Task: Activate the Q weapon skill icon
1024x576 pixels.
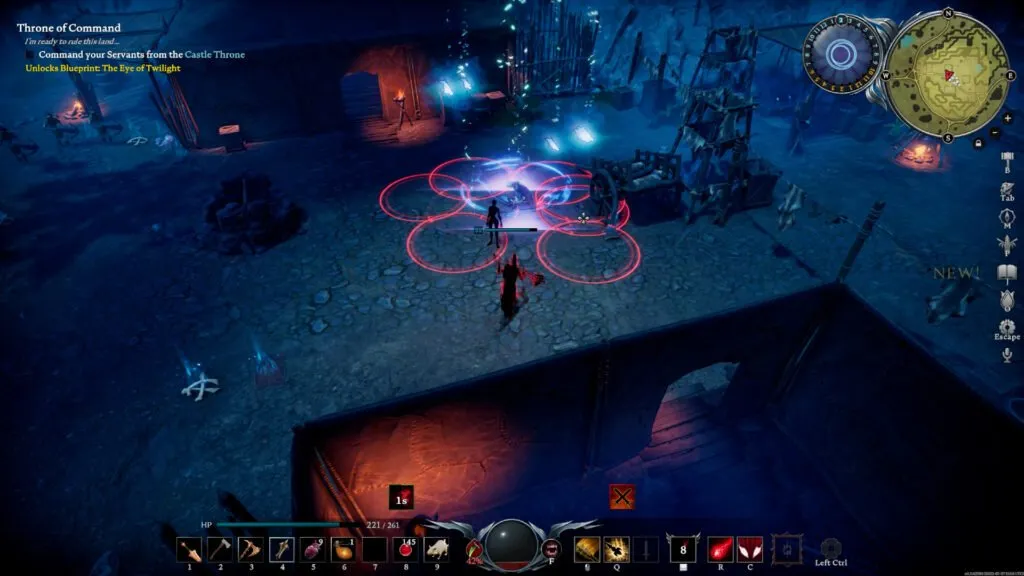Action: [617, 548]
